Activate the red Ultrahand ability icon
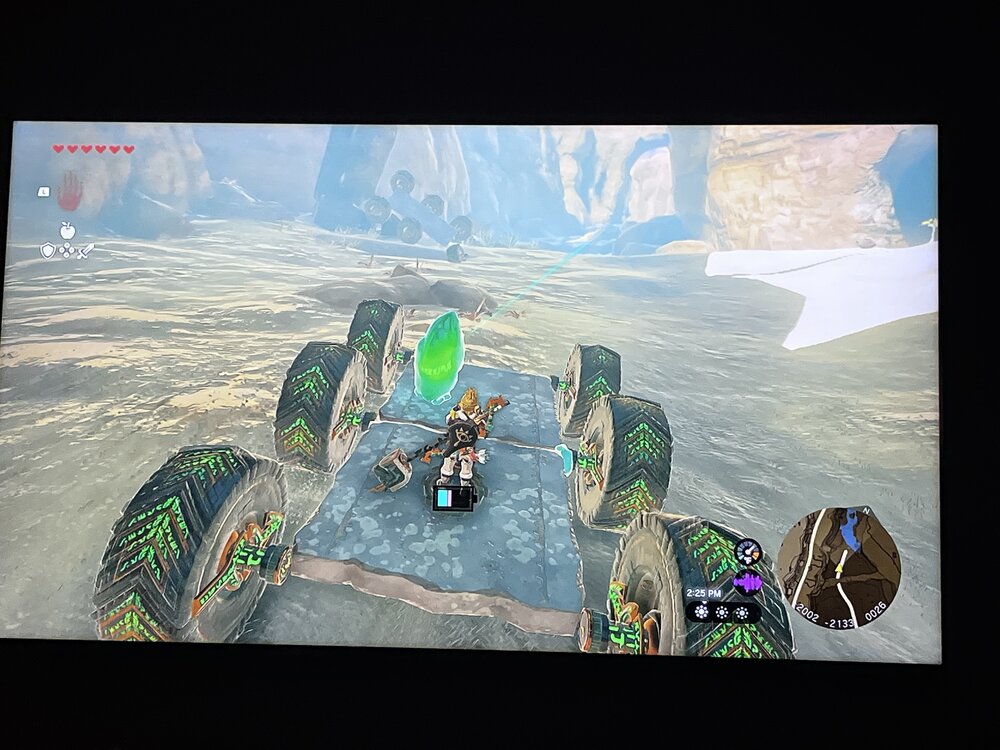The width and height of the screenshot is (1000, 750). (x=69, y=189)
